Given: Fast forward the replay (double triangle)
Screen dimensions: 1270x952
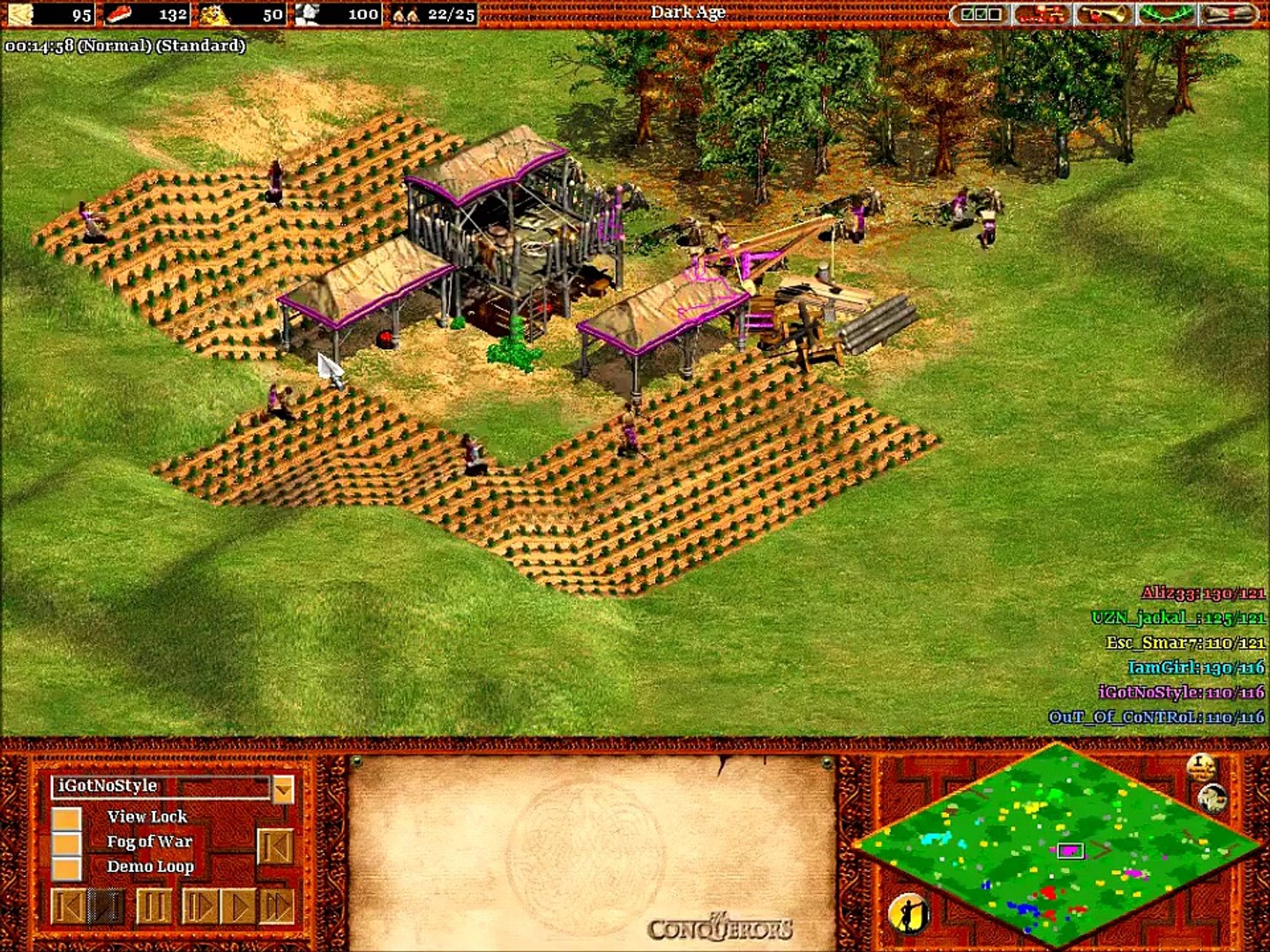Looking at the screenshot, I should (x=276, y=905).
